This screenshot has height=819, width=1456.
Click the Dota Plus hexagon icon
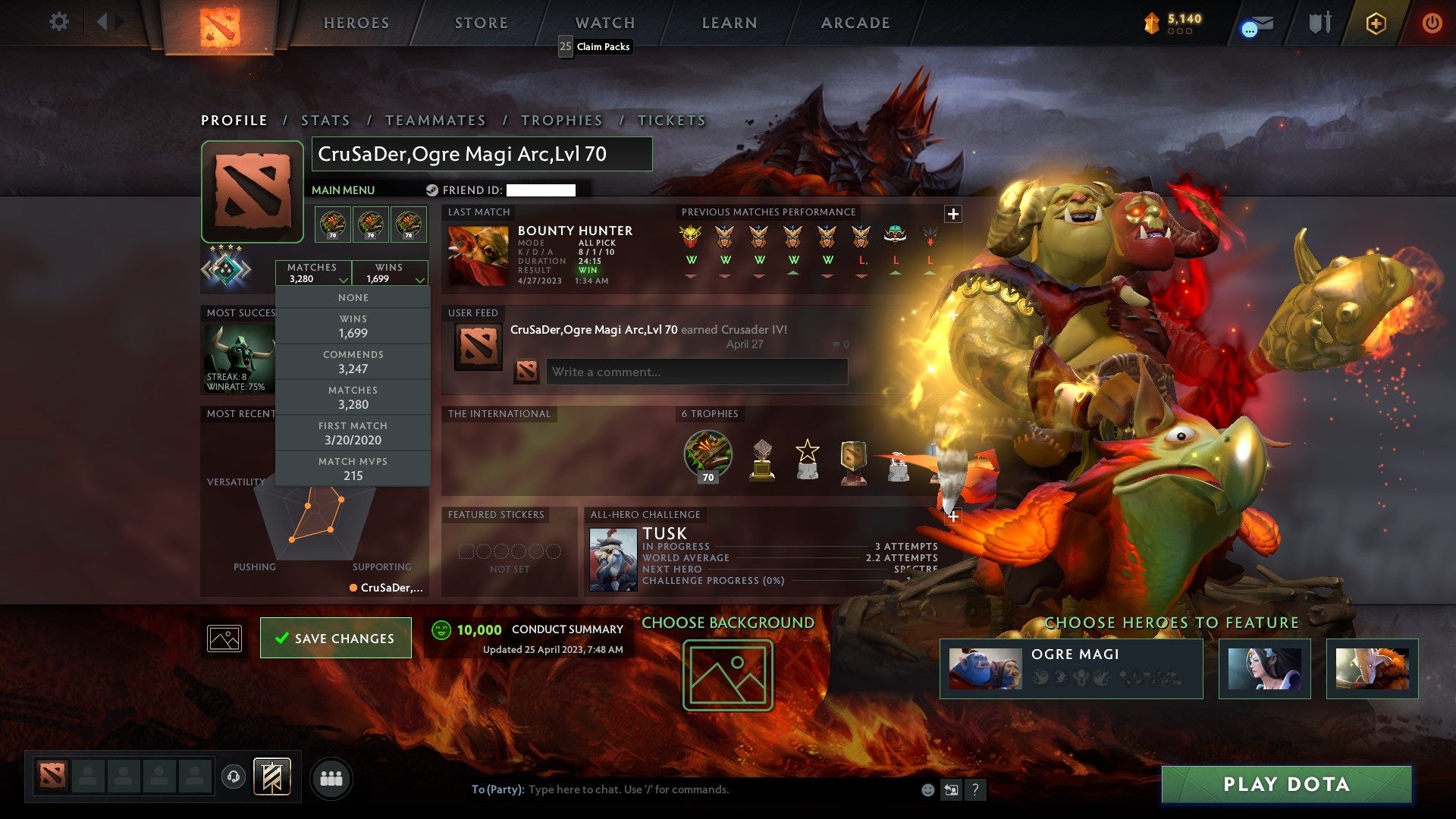point(1377,23)
